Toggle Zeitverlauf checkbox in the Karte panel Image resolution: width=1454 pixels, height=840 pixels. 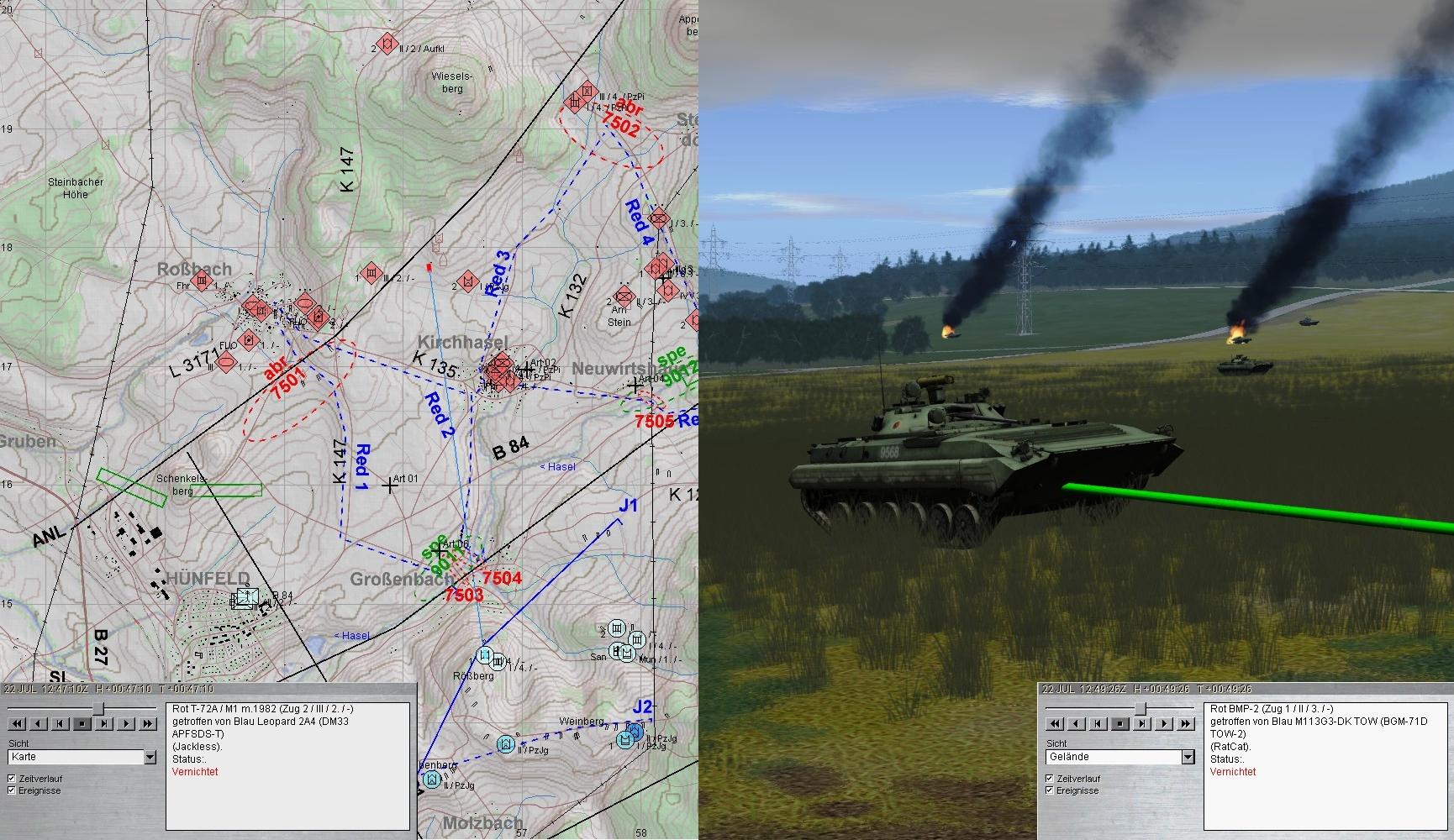[x=12, y=779]
